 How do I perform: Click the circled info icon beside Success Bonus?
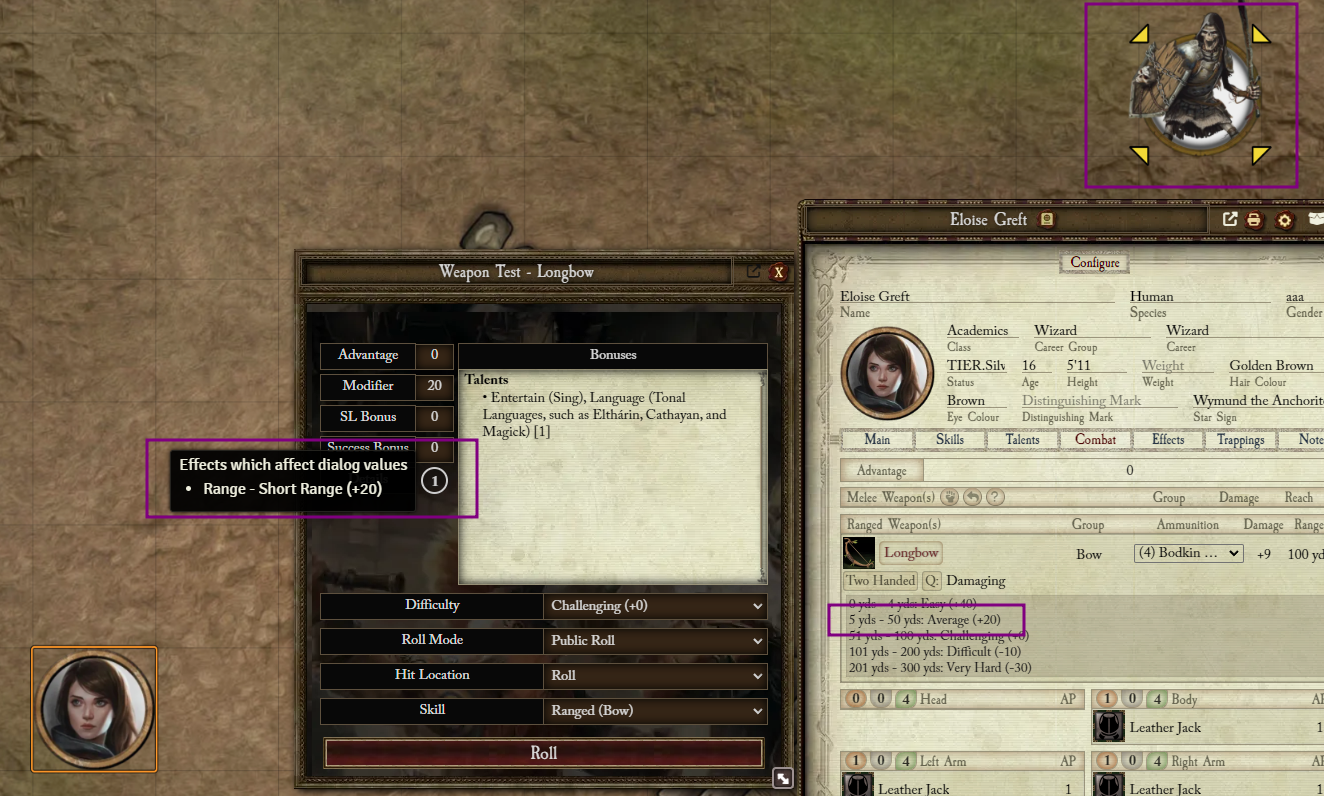point(434,480)
